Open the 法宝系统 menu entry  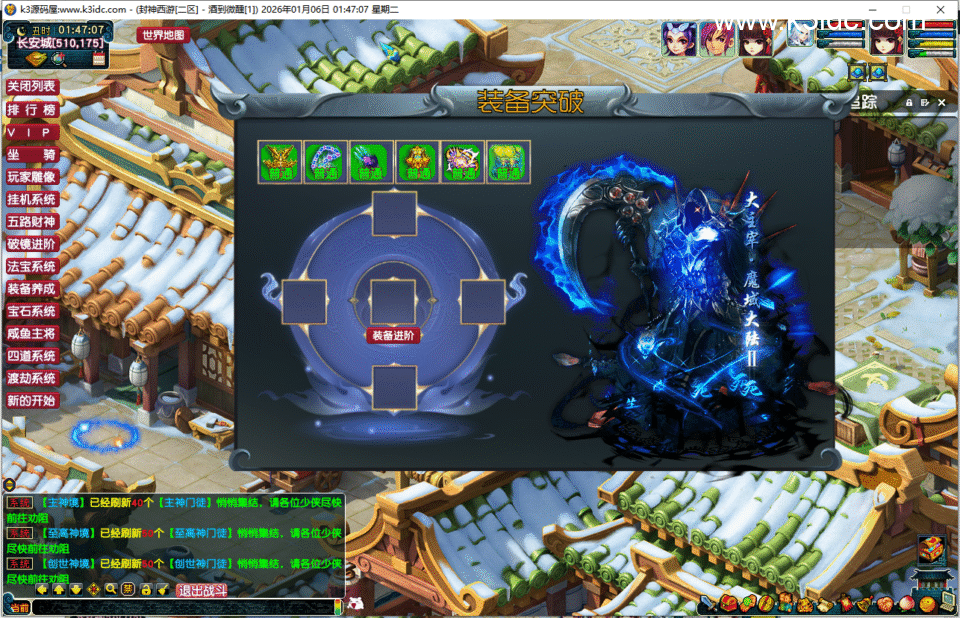(x=32, y=266)
